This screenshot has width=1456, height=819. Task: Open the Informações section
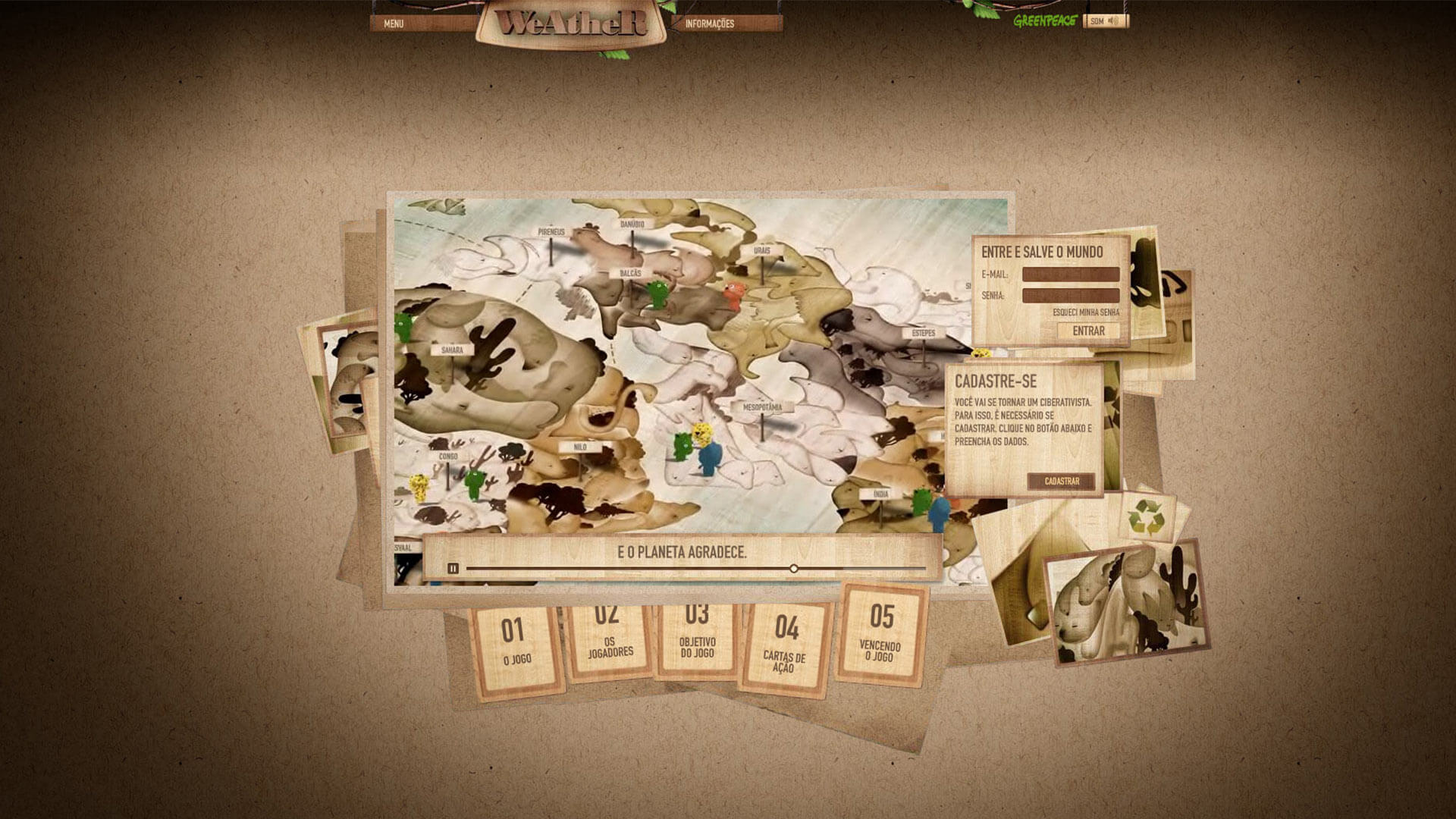[x=710, y=24]
